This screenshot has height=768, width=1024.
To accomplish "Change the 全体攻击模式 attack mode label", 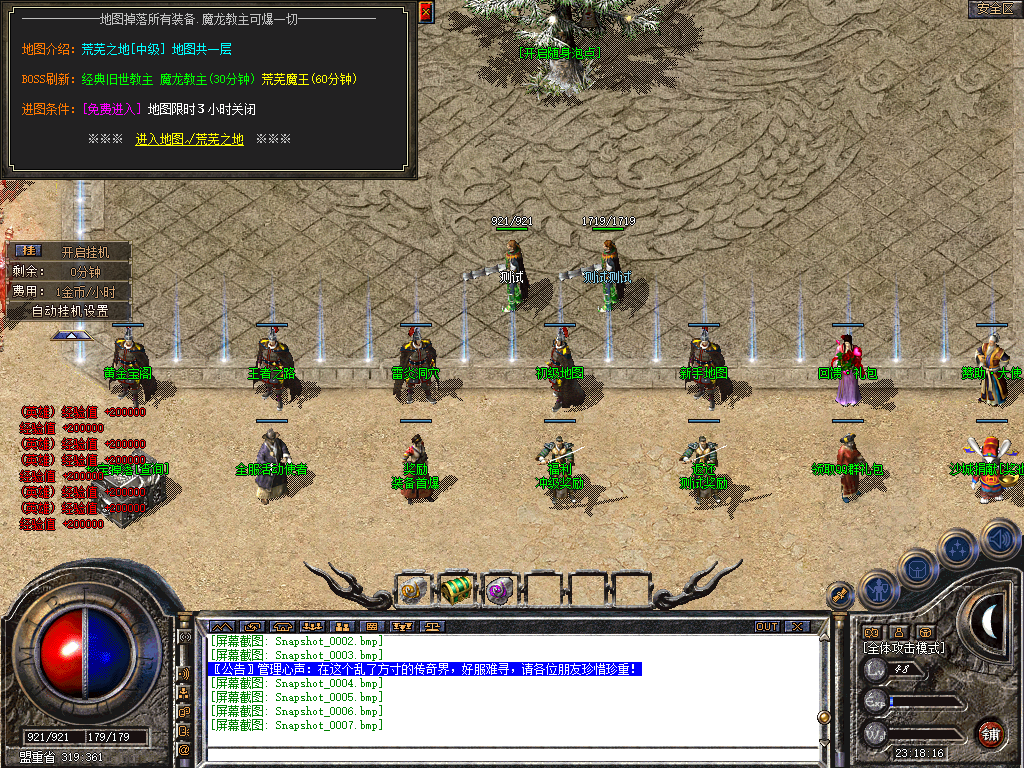I will [903, 648].
